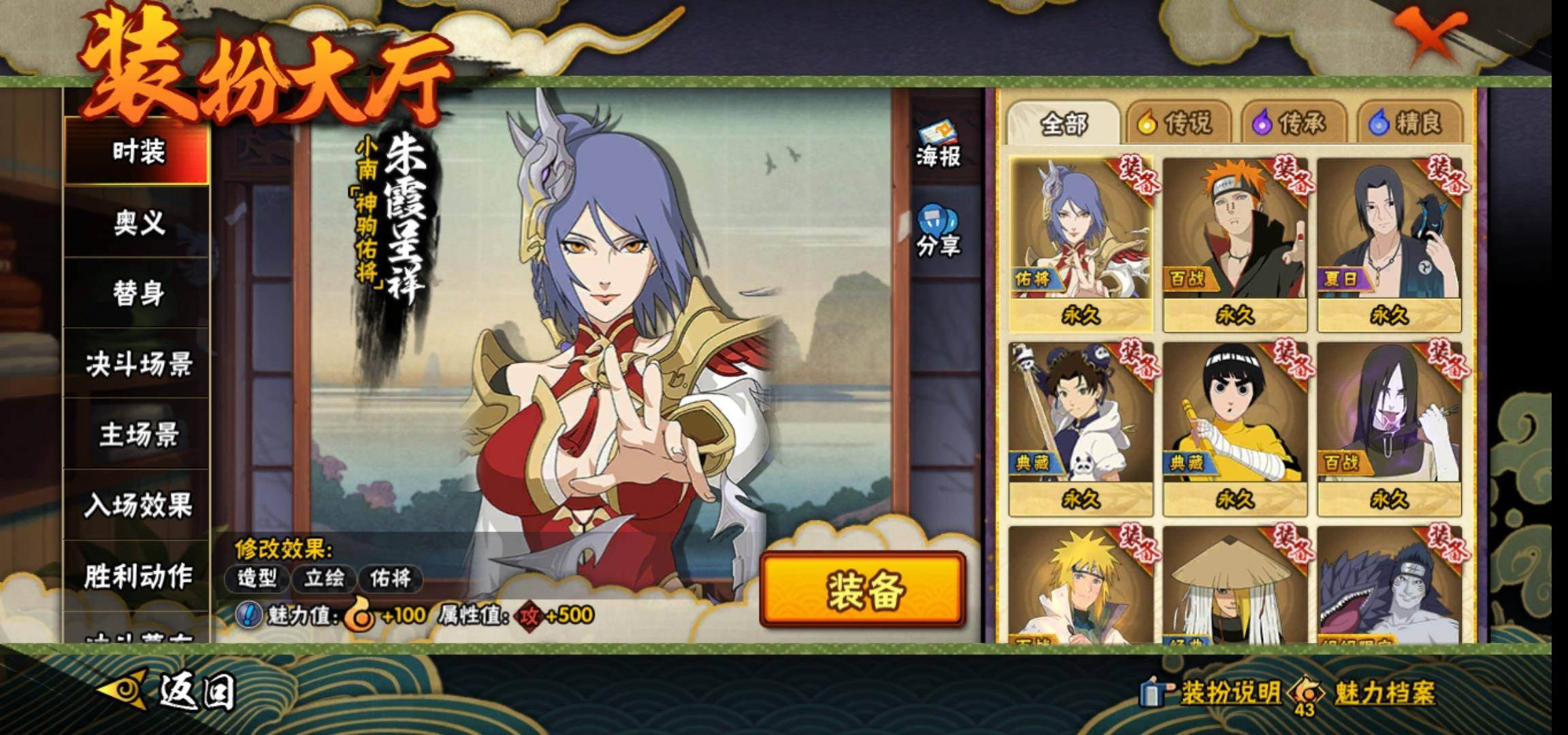Switch to 主场景 category
Image resolution: width=1568 pixels, height=735 pixels.
pyautogui.click(x=137, y=435)
